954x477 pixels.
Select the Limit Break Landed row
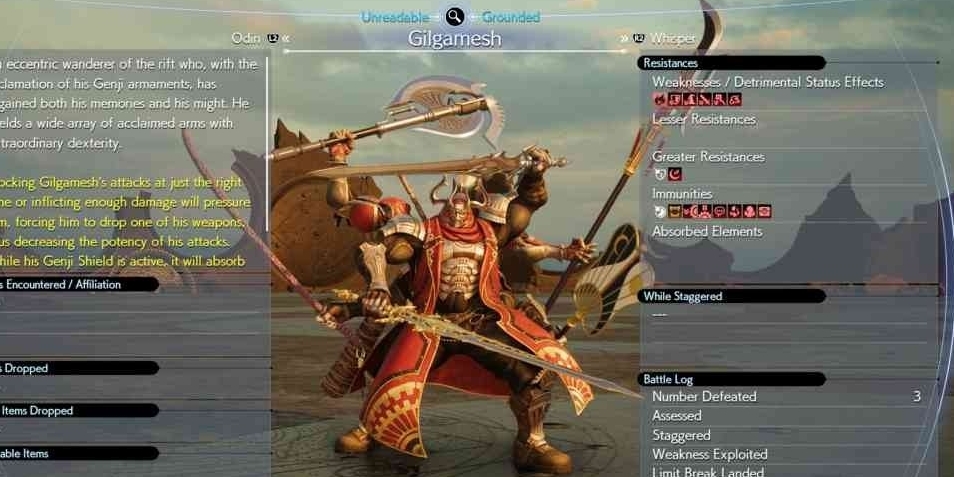click(x=708, y=471)
